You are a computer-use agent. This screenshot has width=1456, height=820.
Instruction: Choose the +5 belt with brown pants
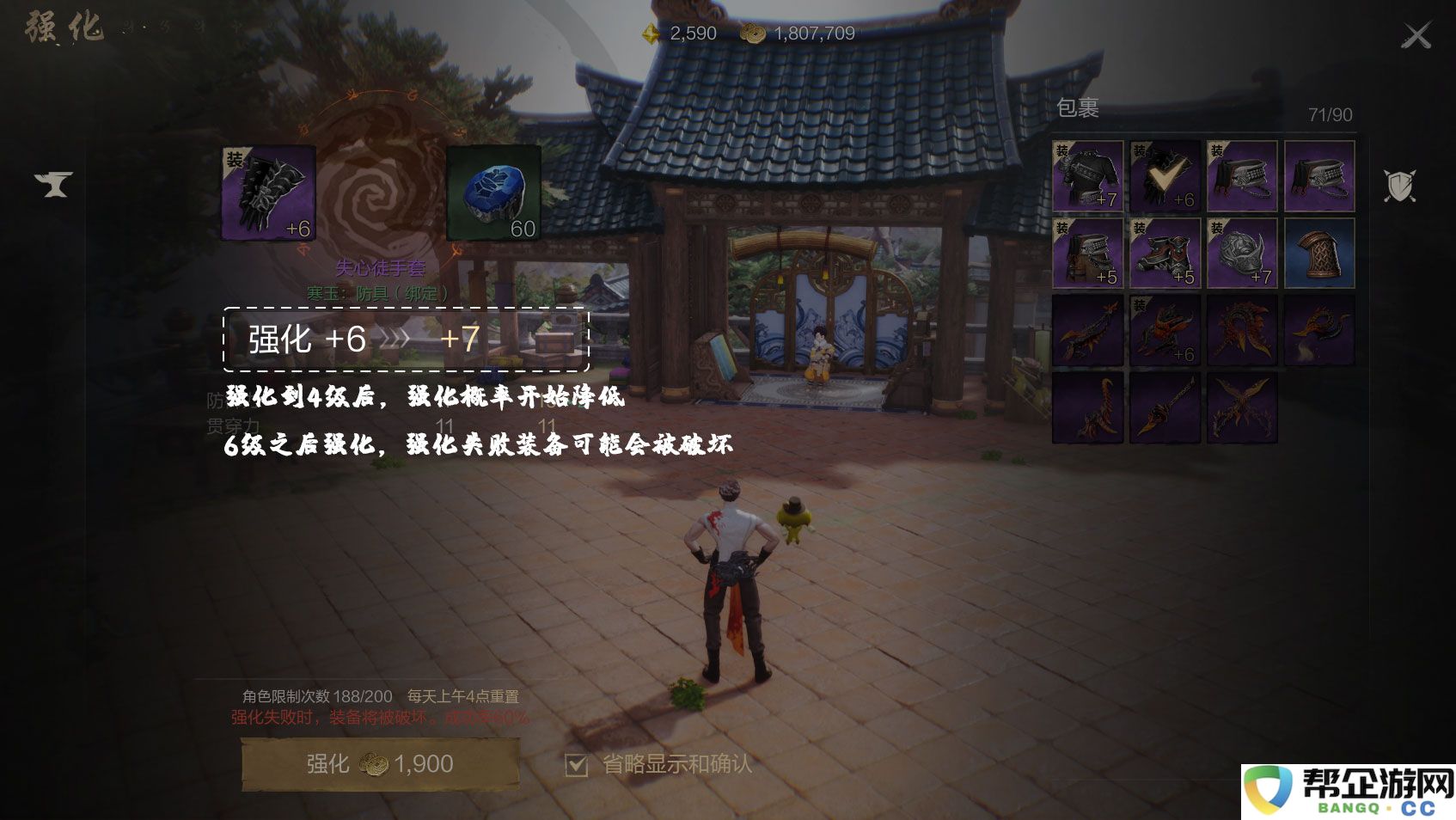click(1087, 253)
